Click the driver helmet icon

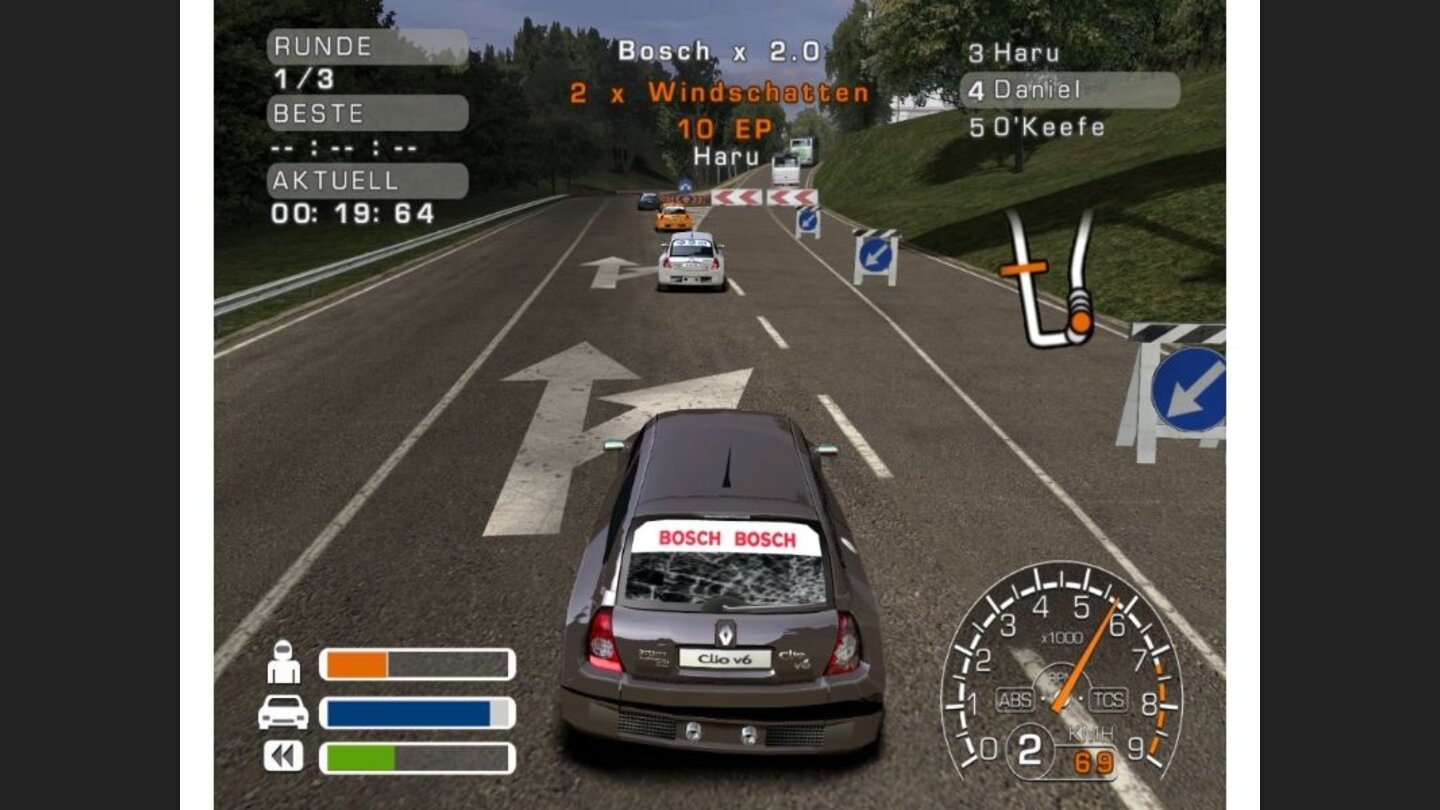(284, 662)
